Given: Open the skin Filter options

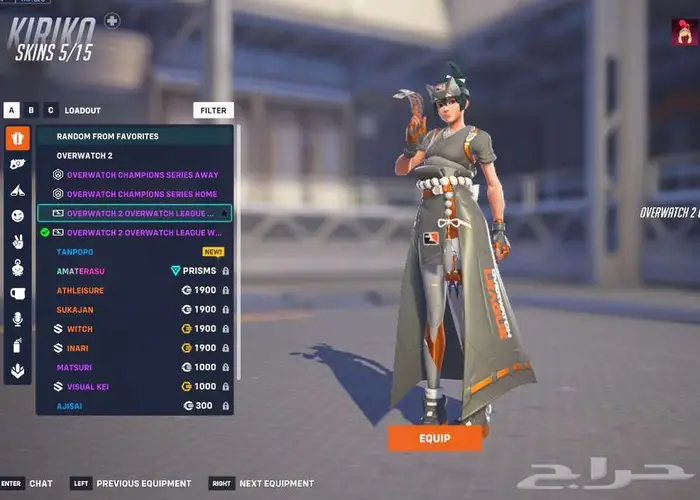Looking at the screenshot, I should coord(213,110).
